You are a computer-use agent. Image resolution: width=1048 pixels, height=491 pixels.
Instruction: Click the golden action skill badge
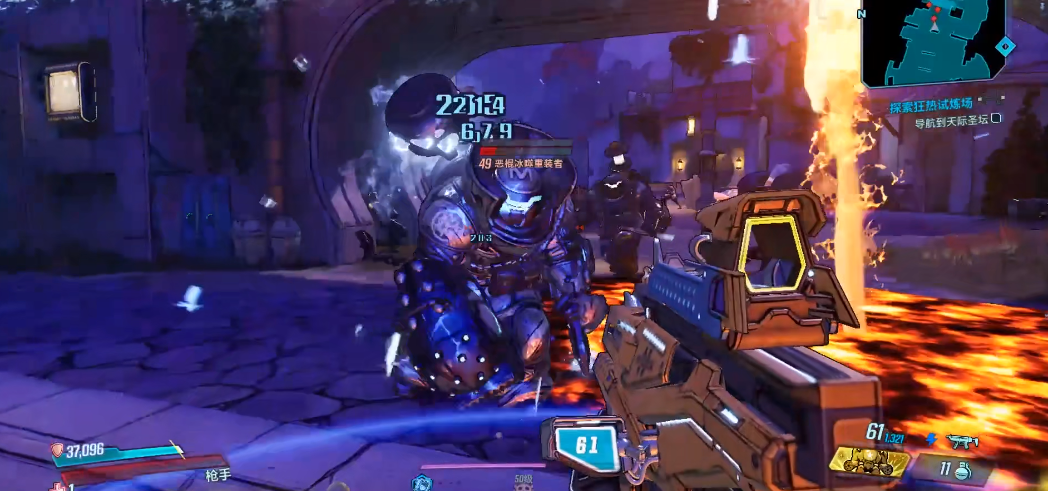tap(868, 460)
